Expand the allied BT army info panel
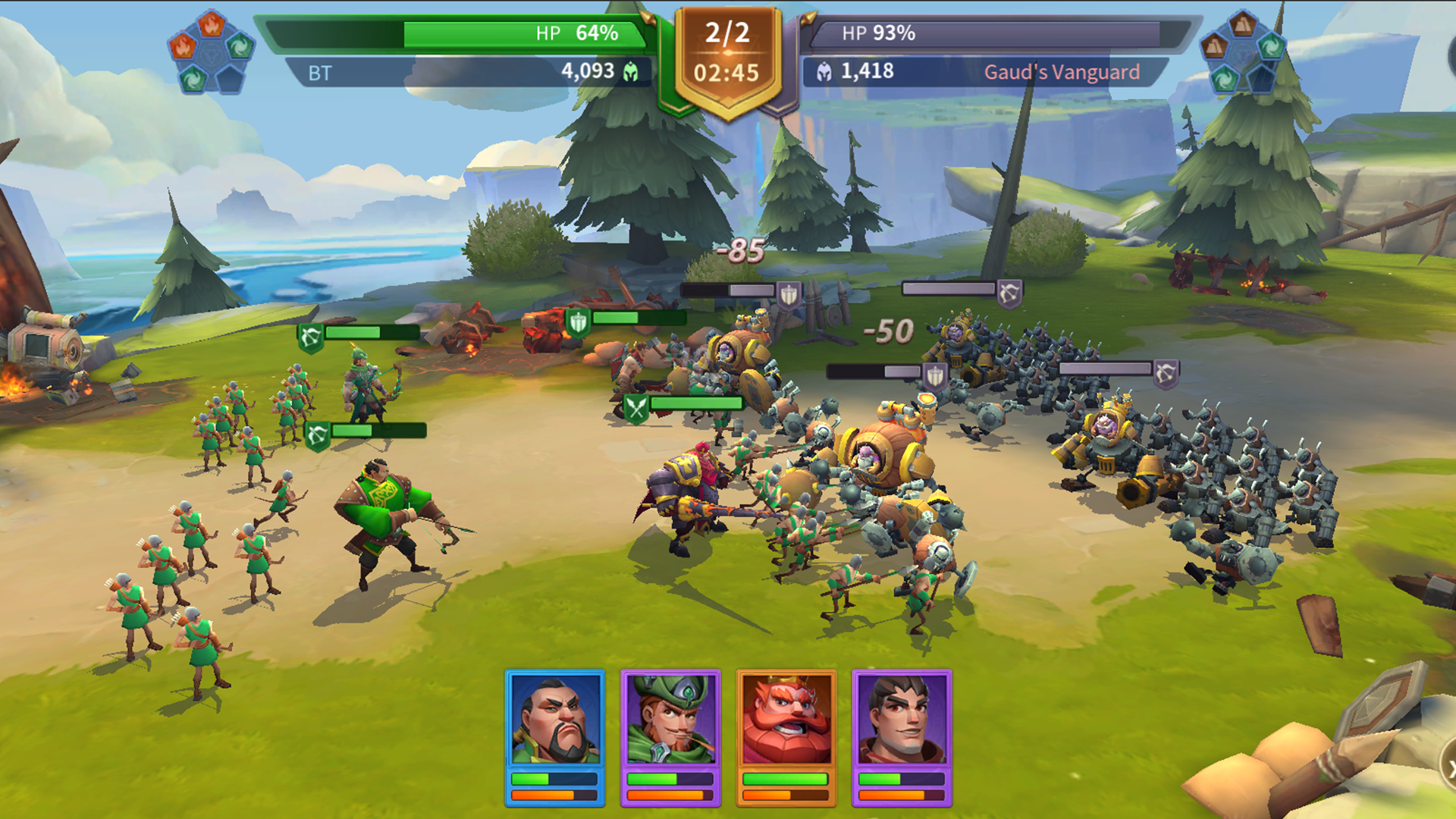 455,72
